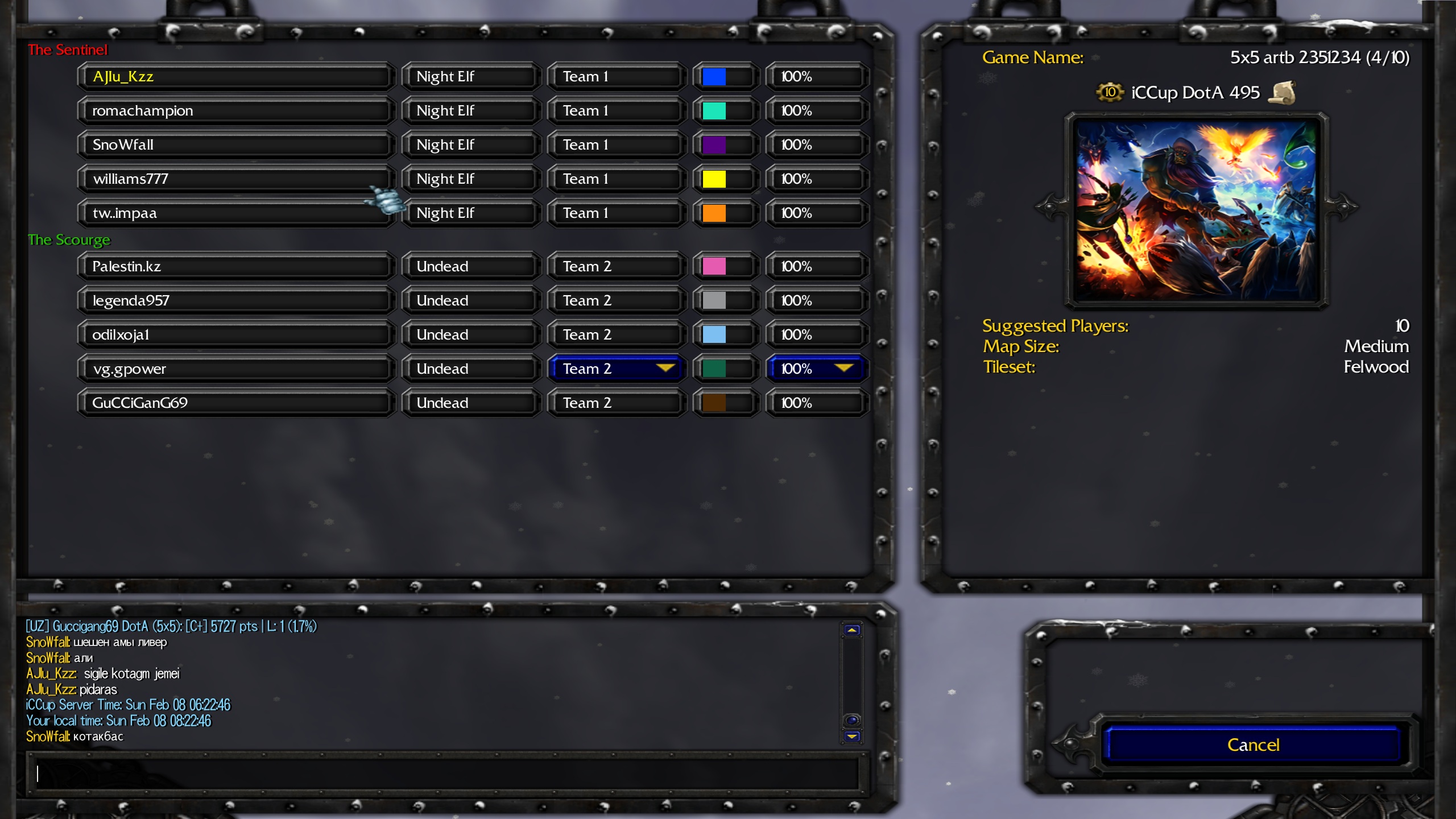Click the SnoWfall player name slot
Image resolution: width=1456 pixels, height=819 pixels.
pos(235,144)
